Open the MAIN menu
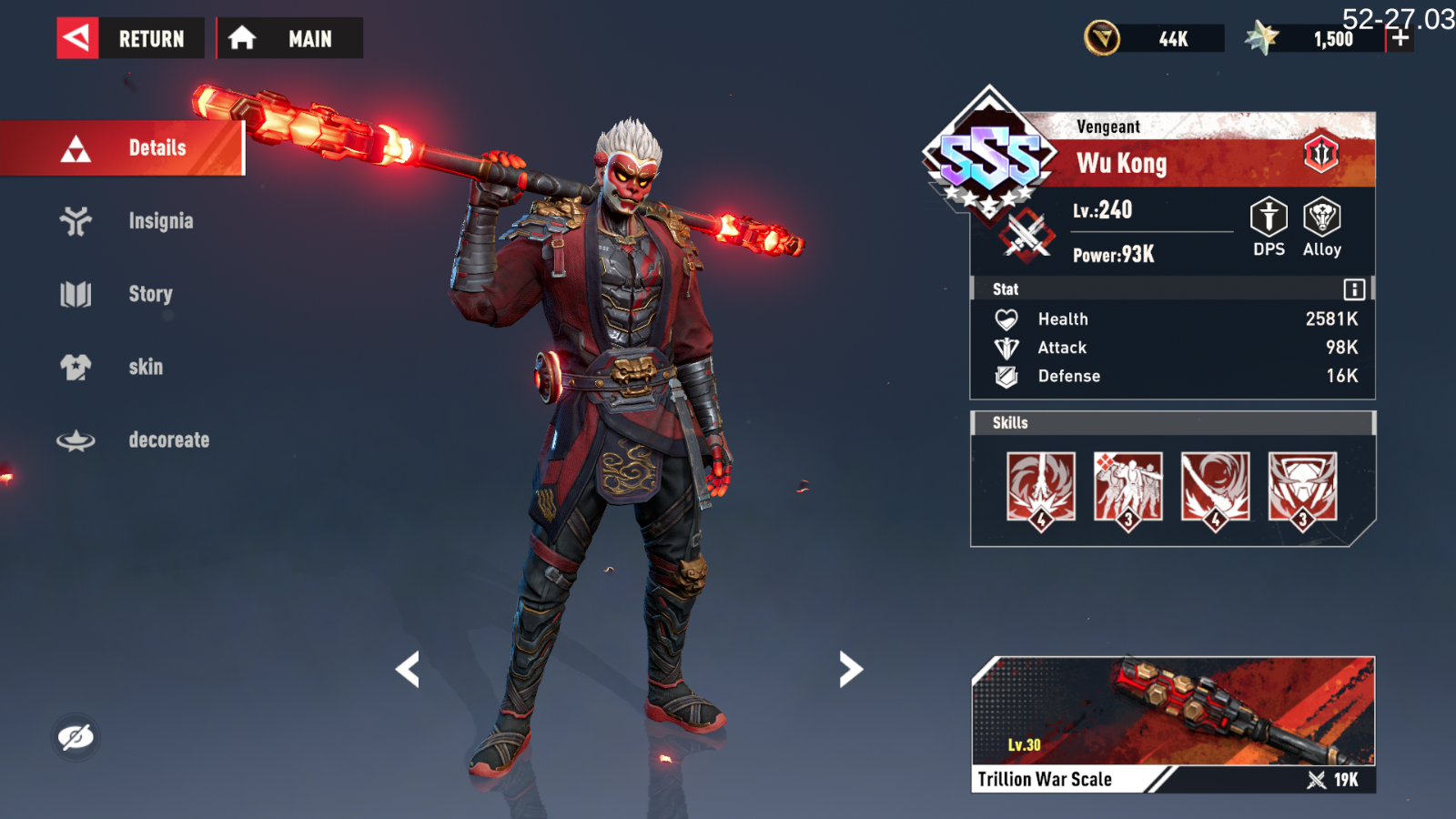1456x819 pixels. 289,38
